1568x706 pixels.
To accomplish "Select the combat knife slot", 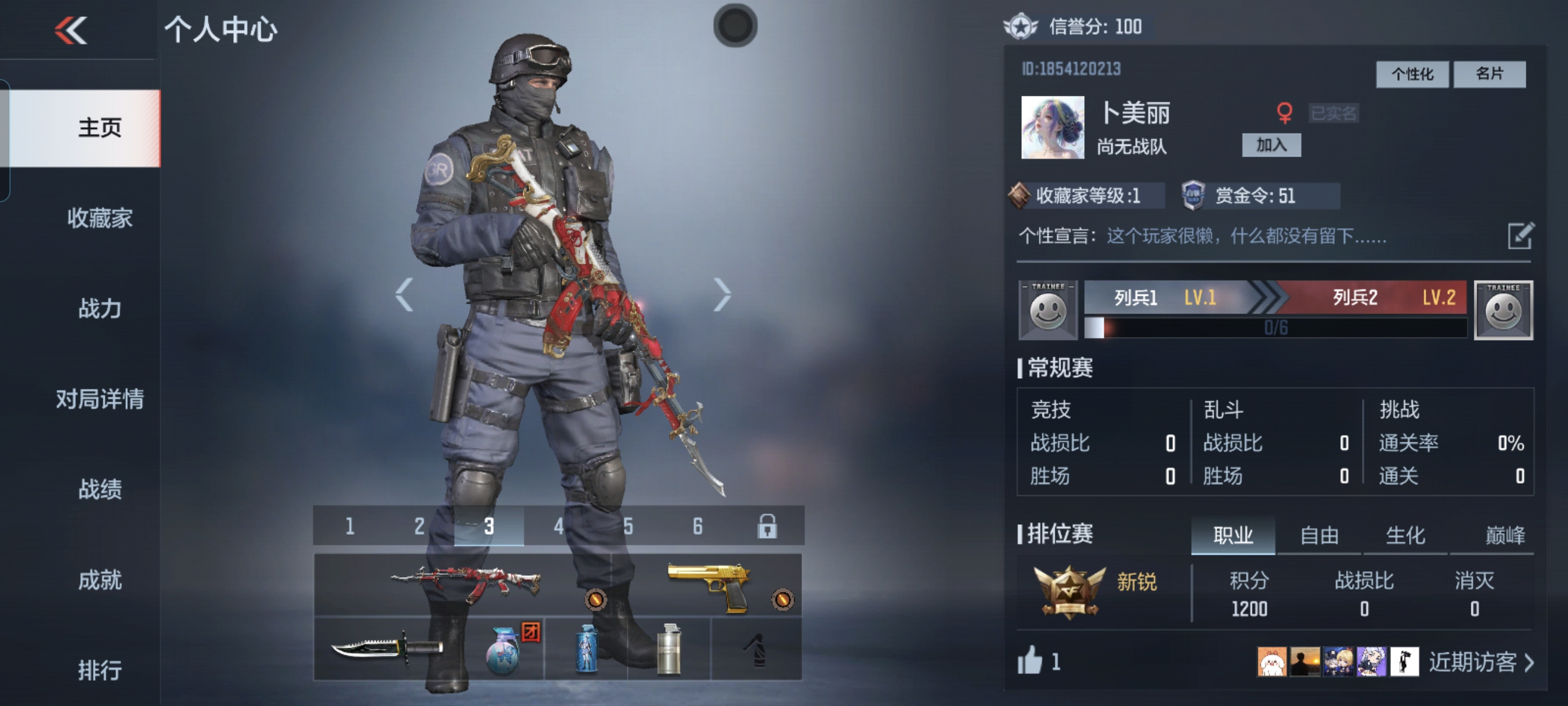I will [x=386, y=649].
